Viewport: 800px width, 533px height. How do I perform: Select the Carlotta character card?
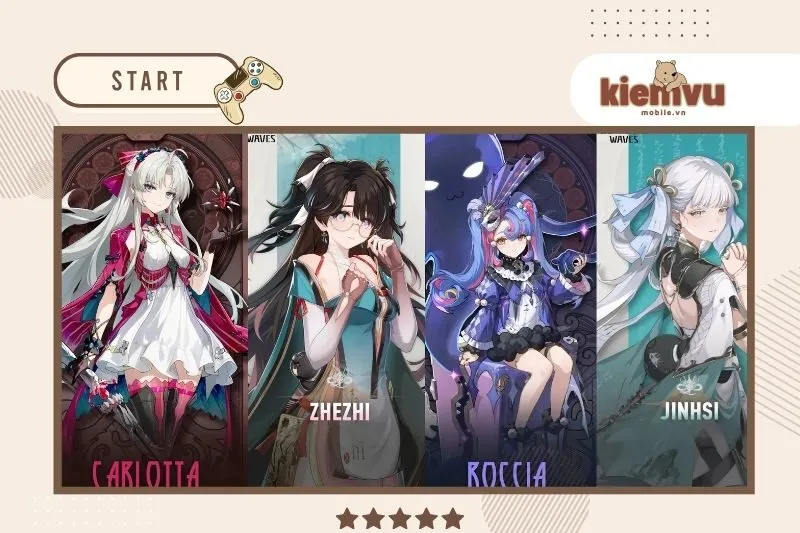(x=154, y=308)
